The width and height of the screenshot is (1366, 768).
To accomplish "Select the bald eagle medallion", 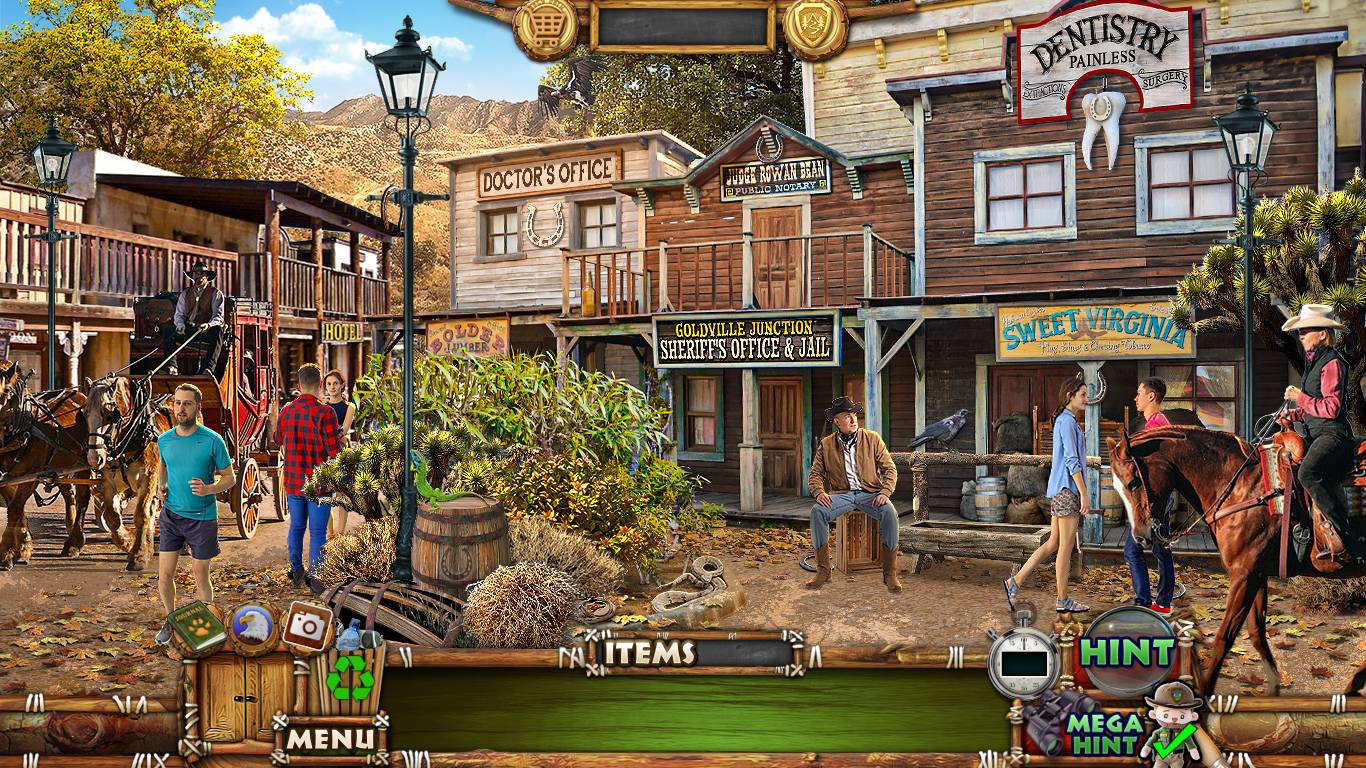I will point(253,627).
